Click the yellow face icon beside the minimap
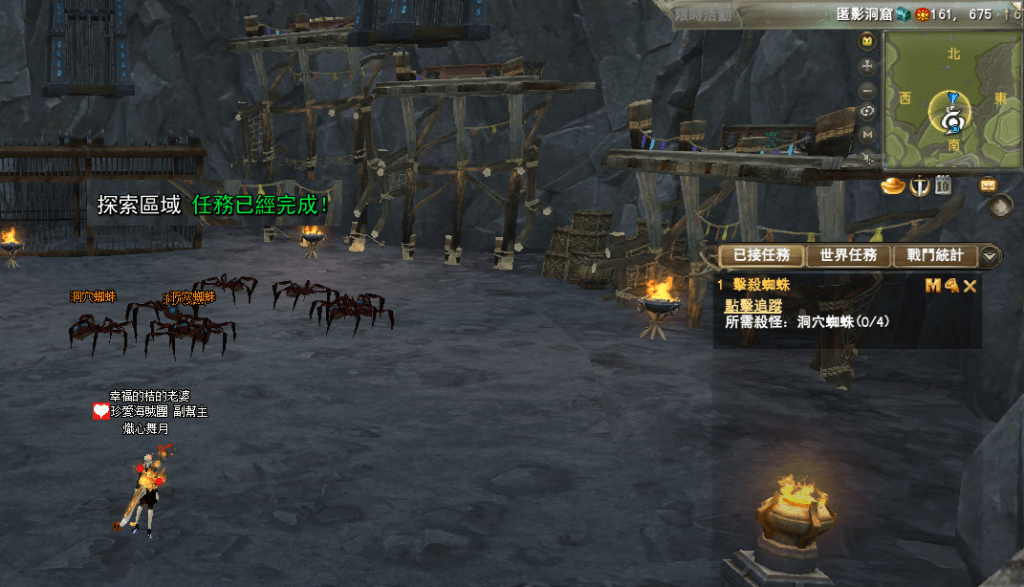 (867, 41)
